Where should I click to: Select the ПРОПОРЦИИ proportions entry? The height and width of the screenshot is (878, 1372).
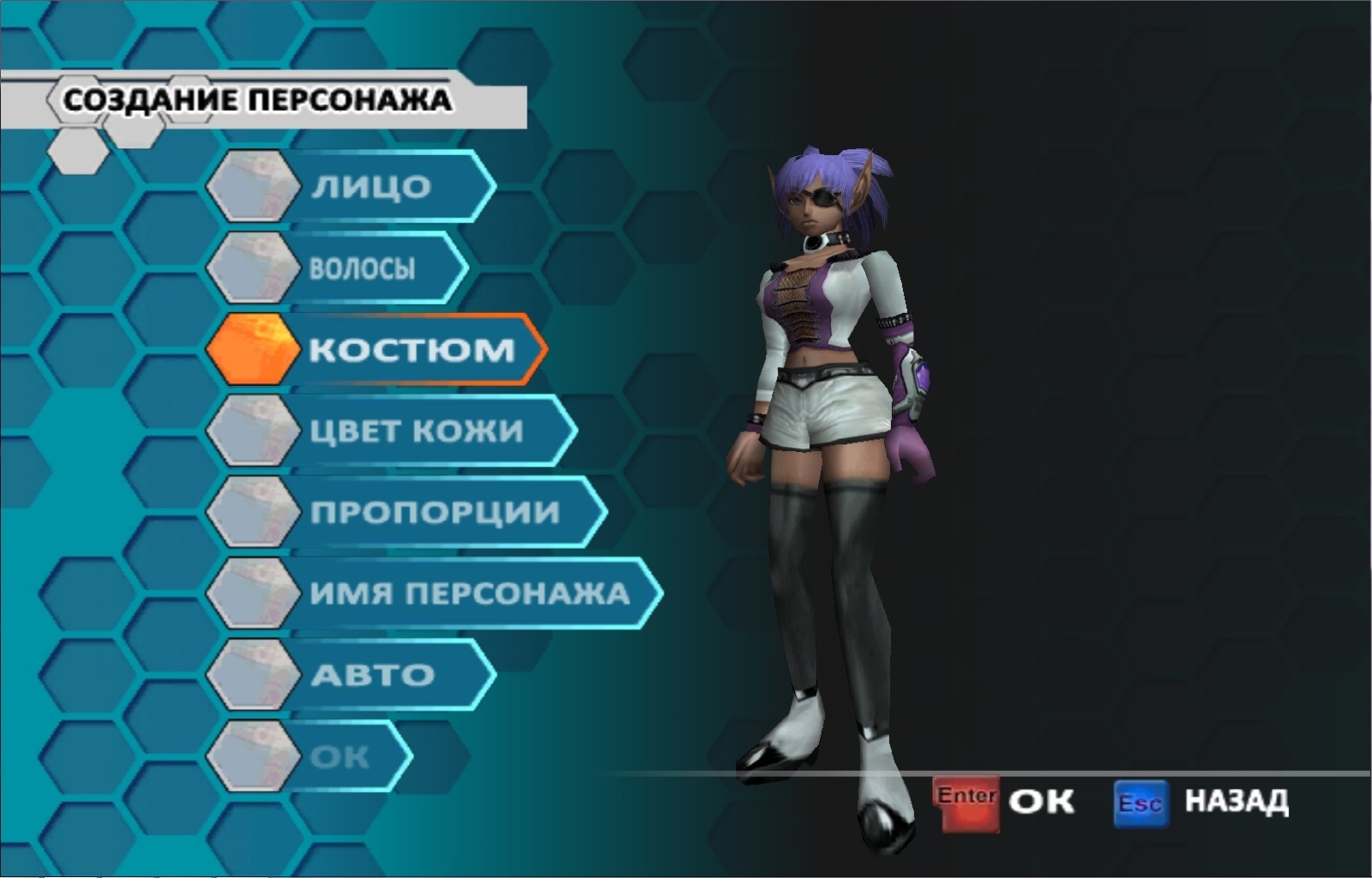pos(434,512)
